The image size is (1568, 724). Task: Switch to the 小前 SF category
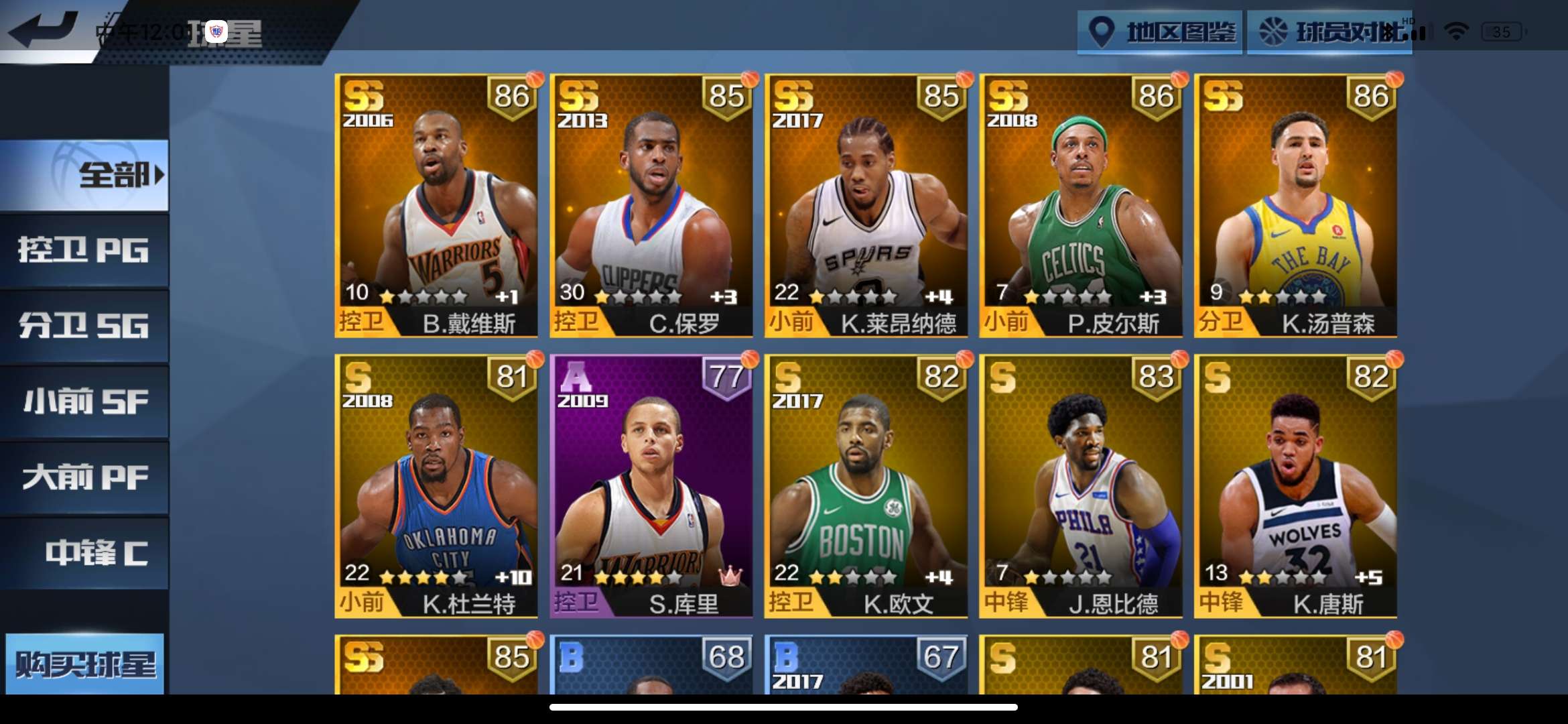[x=82, y=402]
